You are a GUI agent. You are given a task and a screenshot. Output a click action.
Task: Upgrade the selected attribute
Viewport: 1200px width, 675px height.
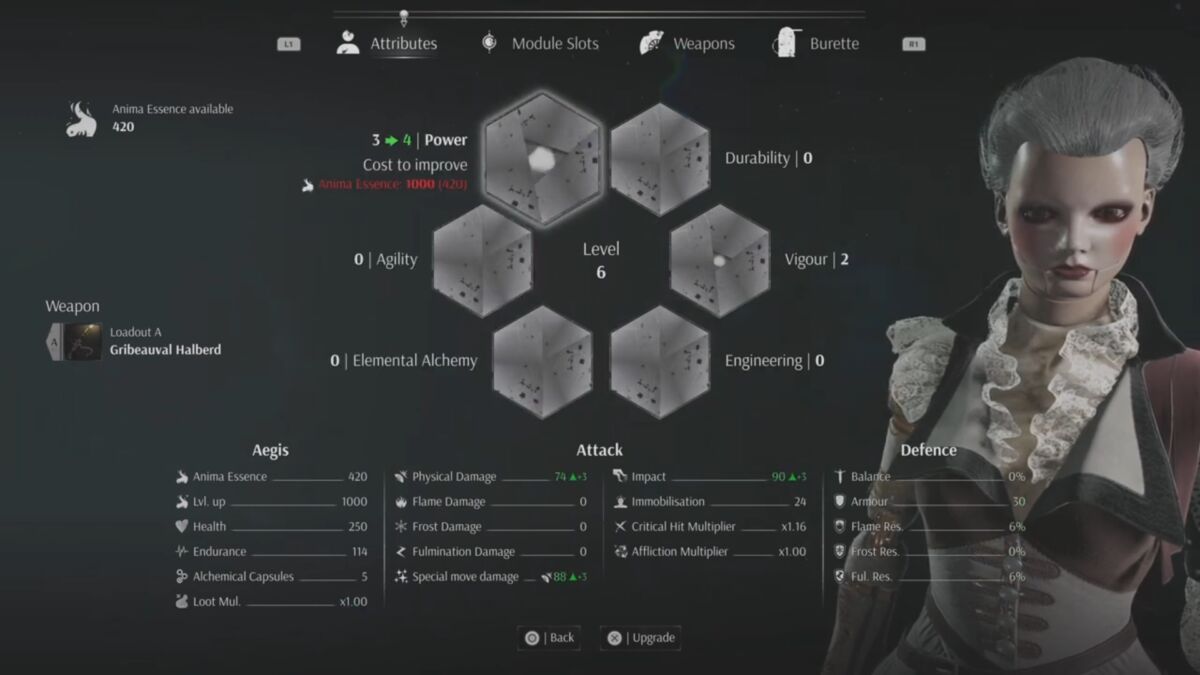pyautogui.click(x=641, y=638)
